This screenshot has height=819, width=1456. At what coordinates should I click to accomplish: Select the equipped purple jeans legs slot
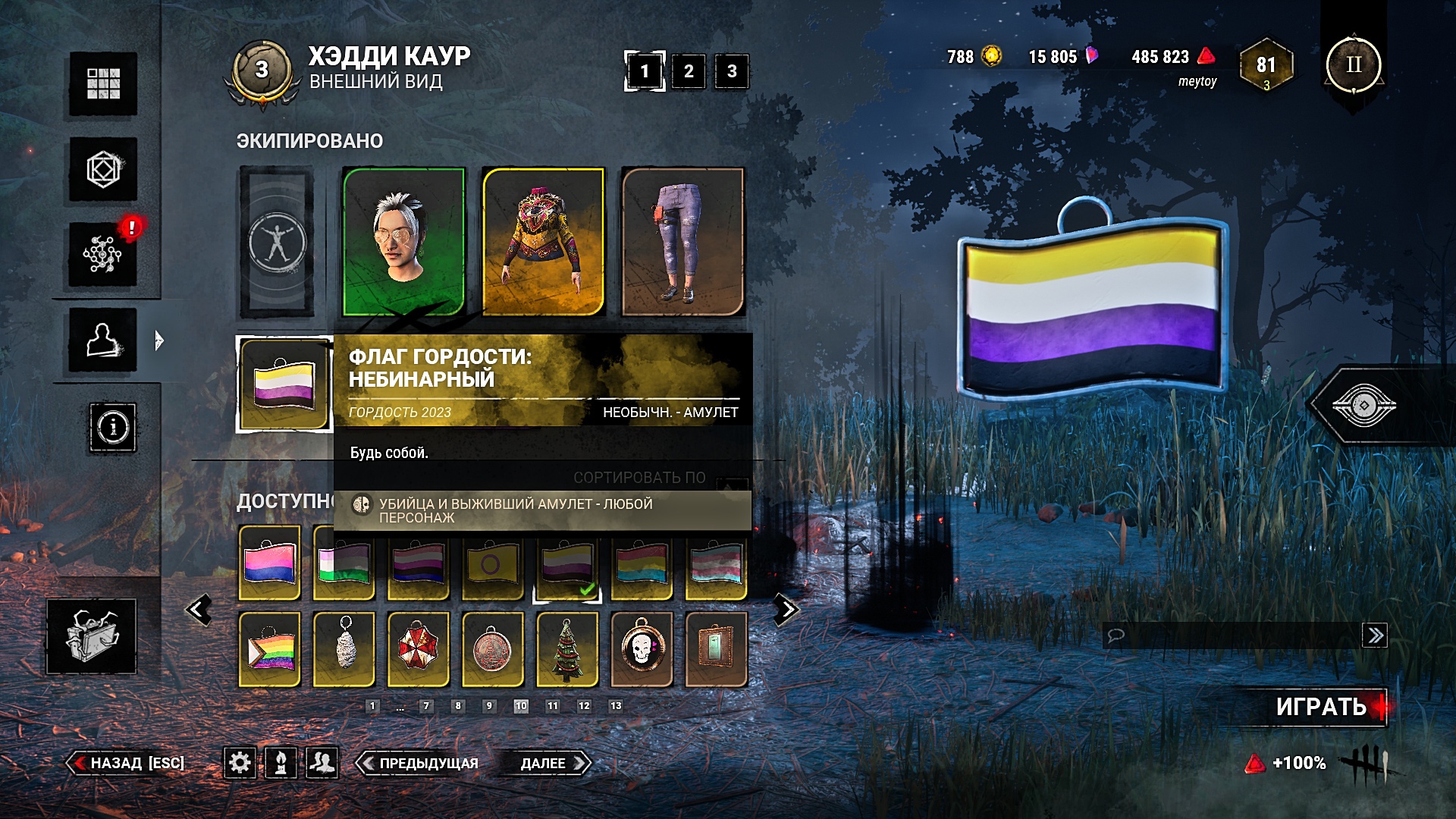[x=682, y=241]
